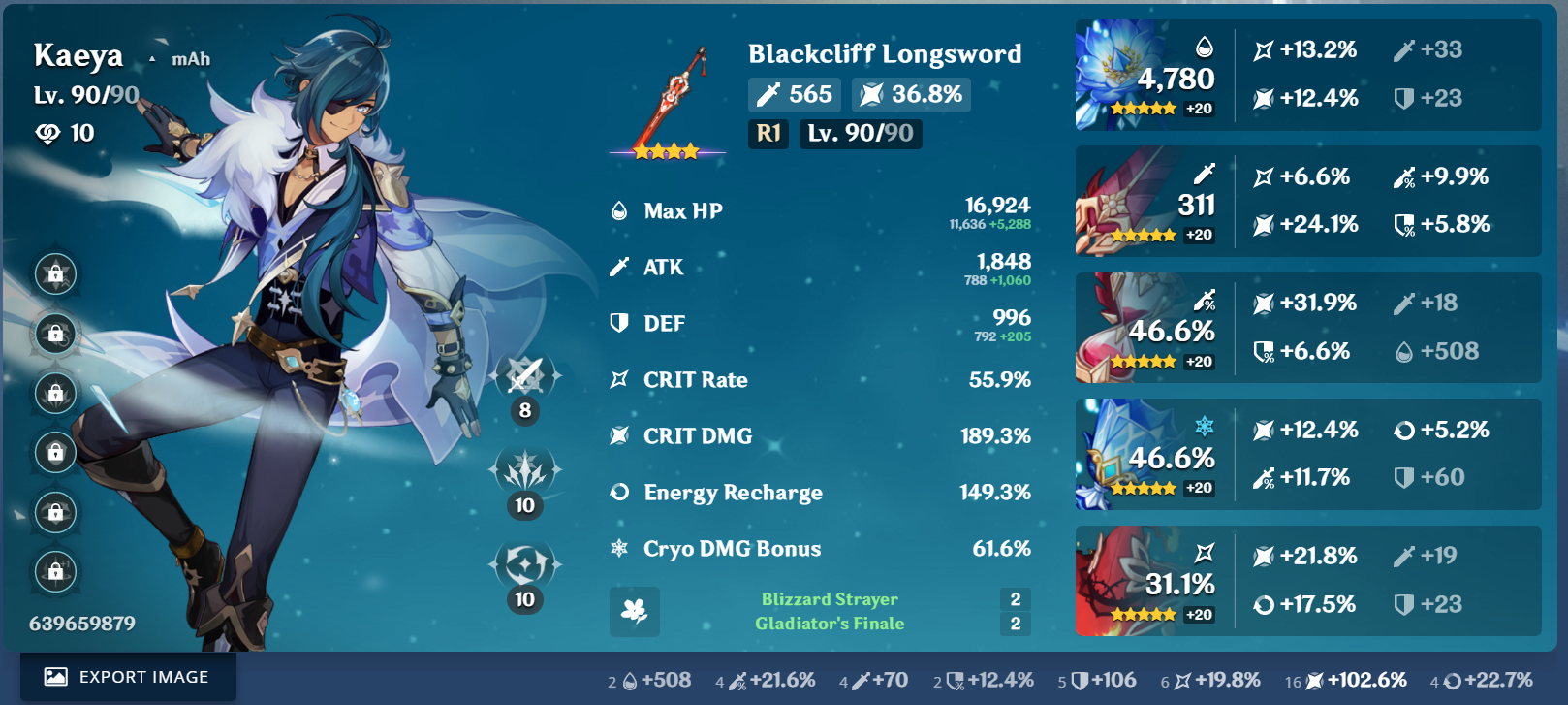Open the artifact set leaf icon

(x=635, y=612)
